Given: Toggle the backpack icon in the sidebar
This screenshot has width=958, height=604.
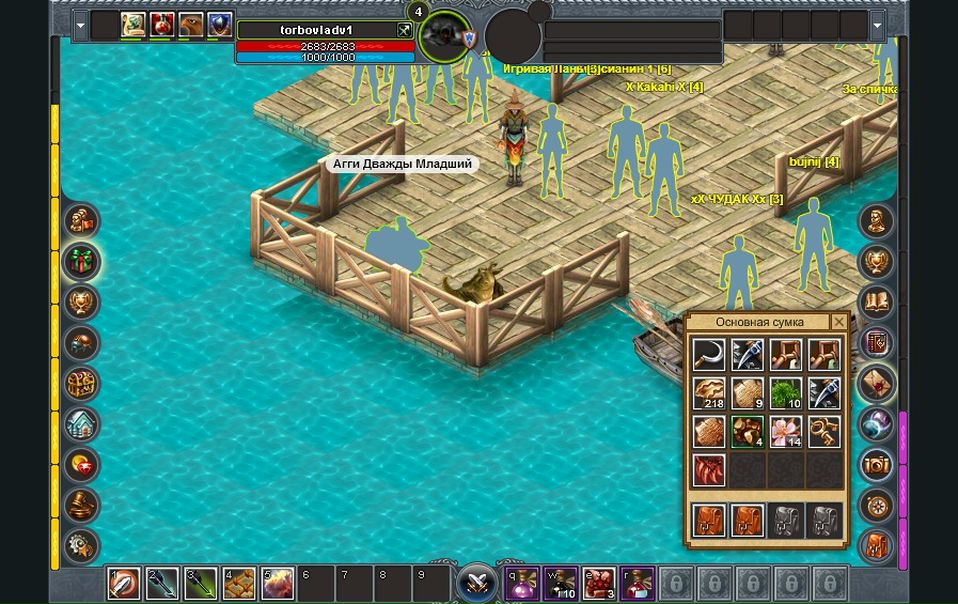Looking at the screenshot, I should pos(877,546).
